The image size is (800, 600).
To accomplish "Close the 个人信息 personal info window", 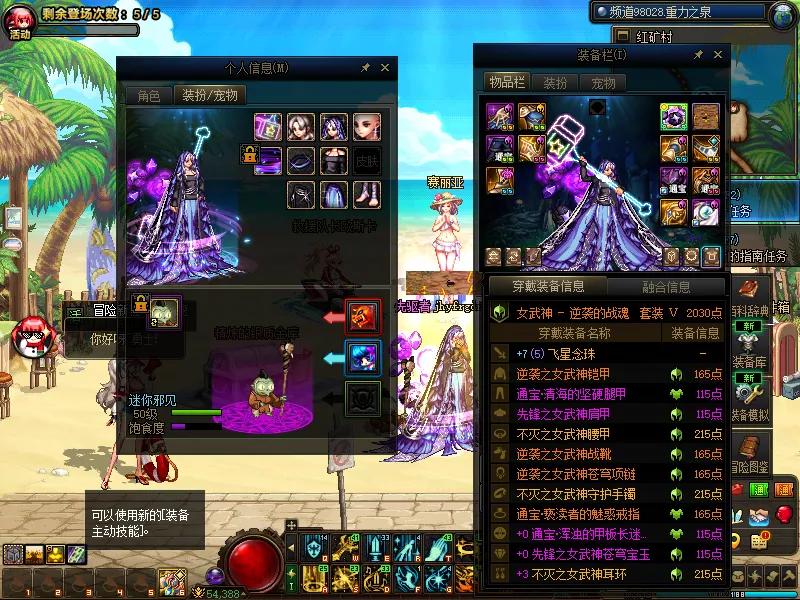I will click(x=385, y=68).
